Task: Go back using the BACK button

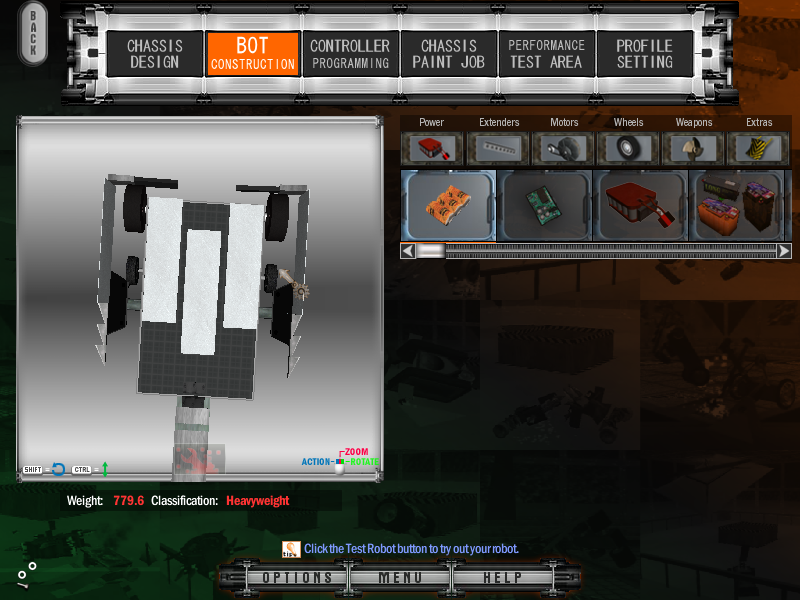Action: (33, 35)
